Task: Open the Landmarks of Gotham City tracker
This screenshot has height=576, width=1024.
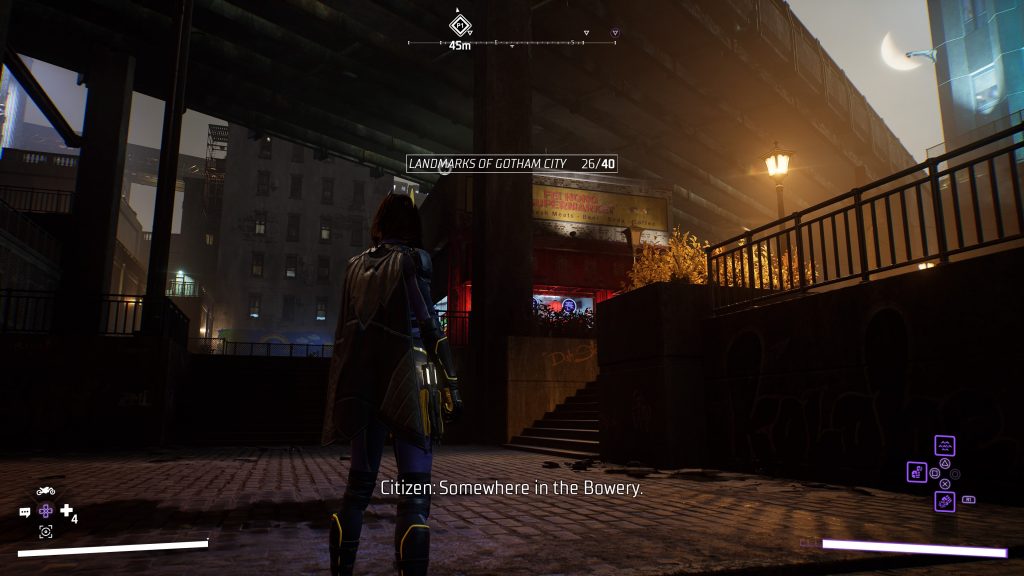Action: pyautogui.click(x=511, y=164)
